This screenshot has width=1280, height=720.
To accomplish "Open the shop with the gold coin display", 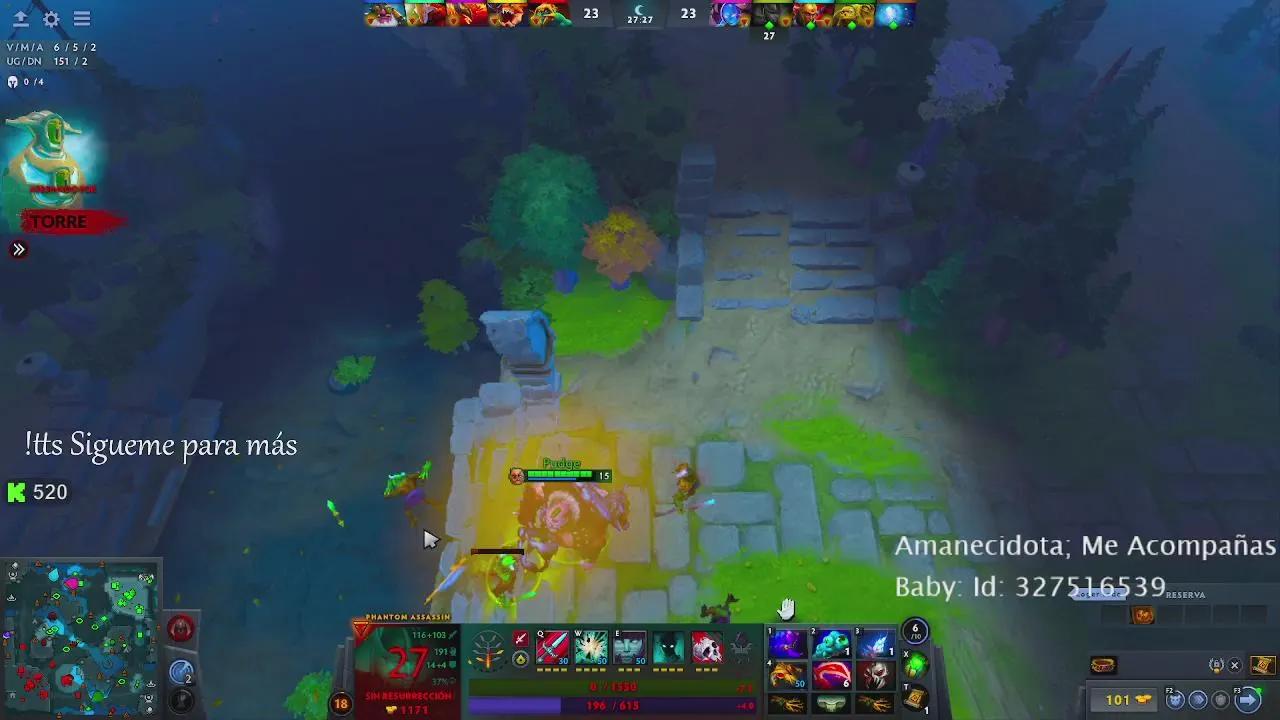I will point(1125,700).
